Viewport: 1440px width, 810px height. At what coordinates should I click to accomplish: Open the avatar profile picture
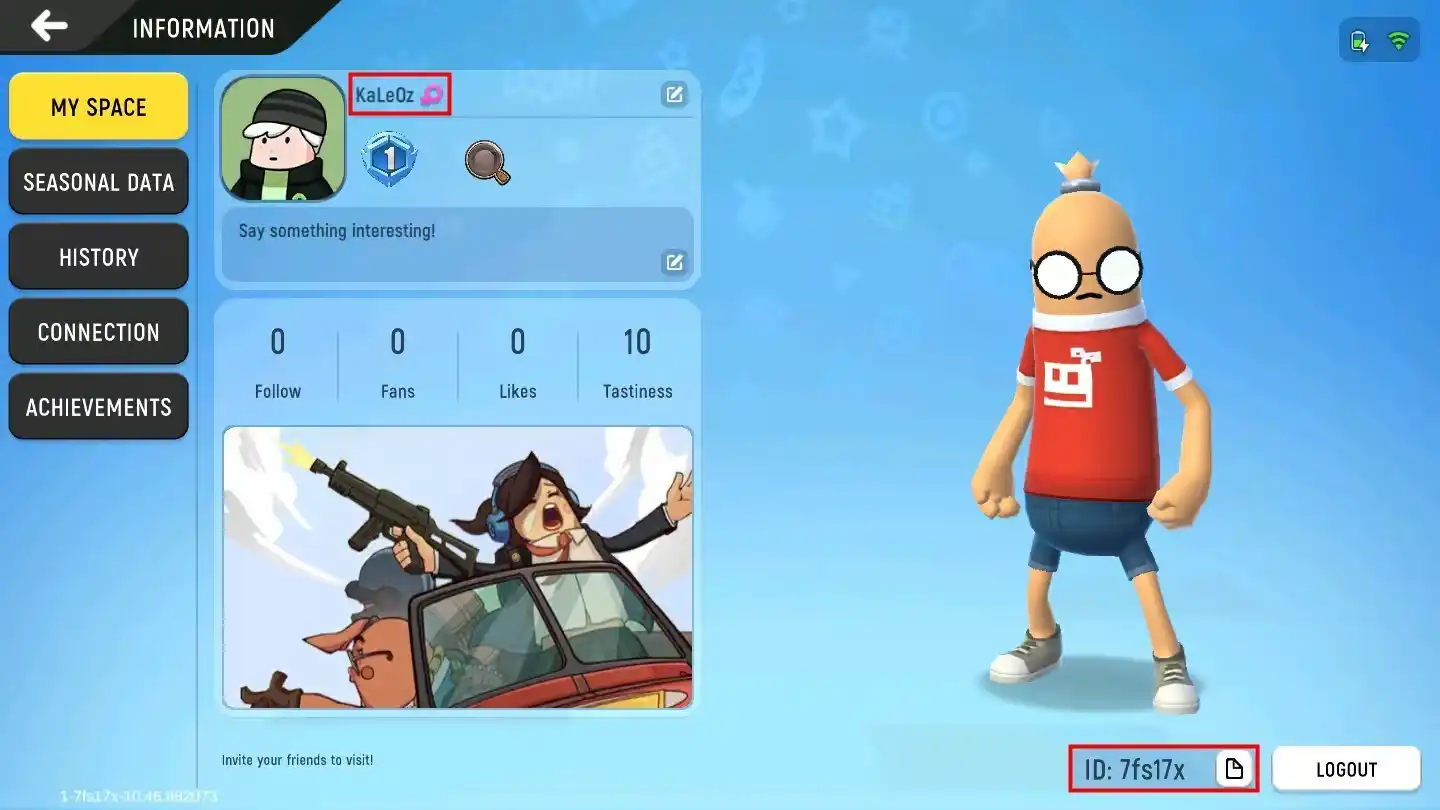pyautogui.click(x=282, y=138)
